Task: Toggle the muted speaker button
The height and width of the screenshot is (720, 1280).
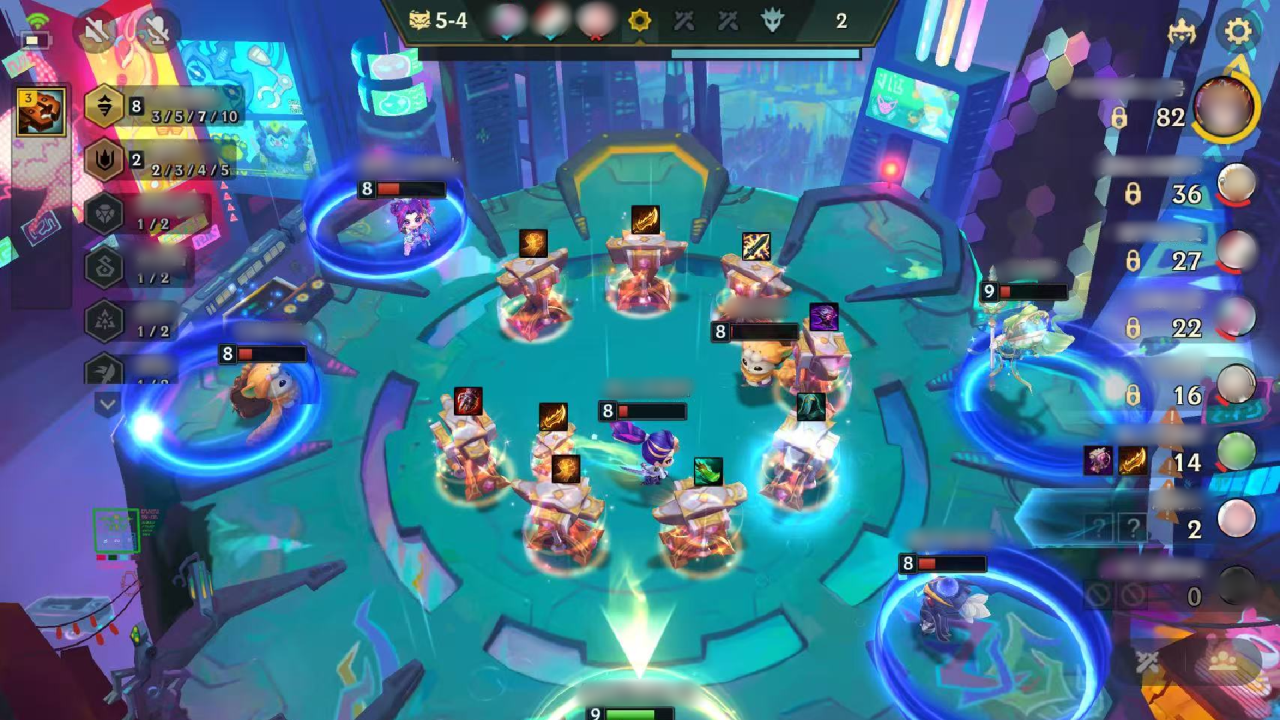Action: [97, 33]
